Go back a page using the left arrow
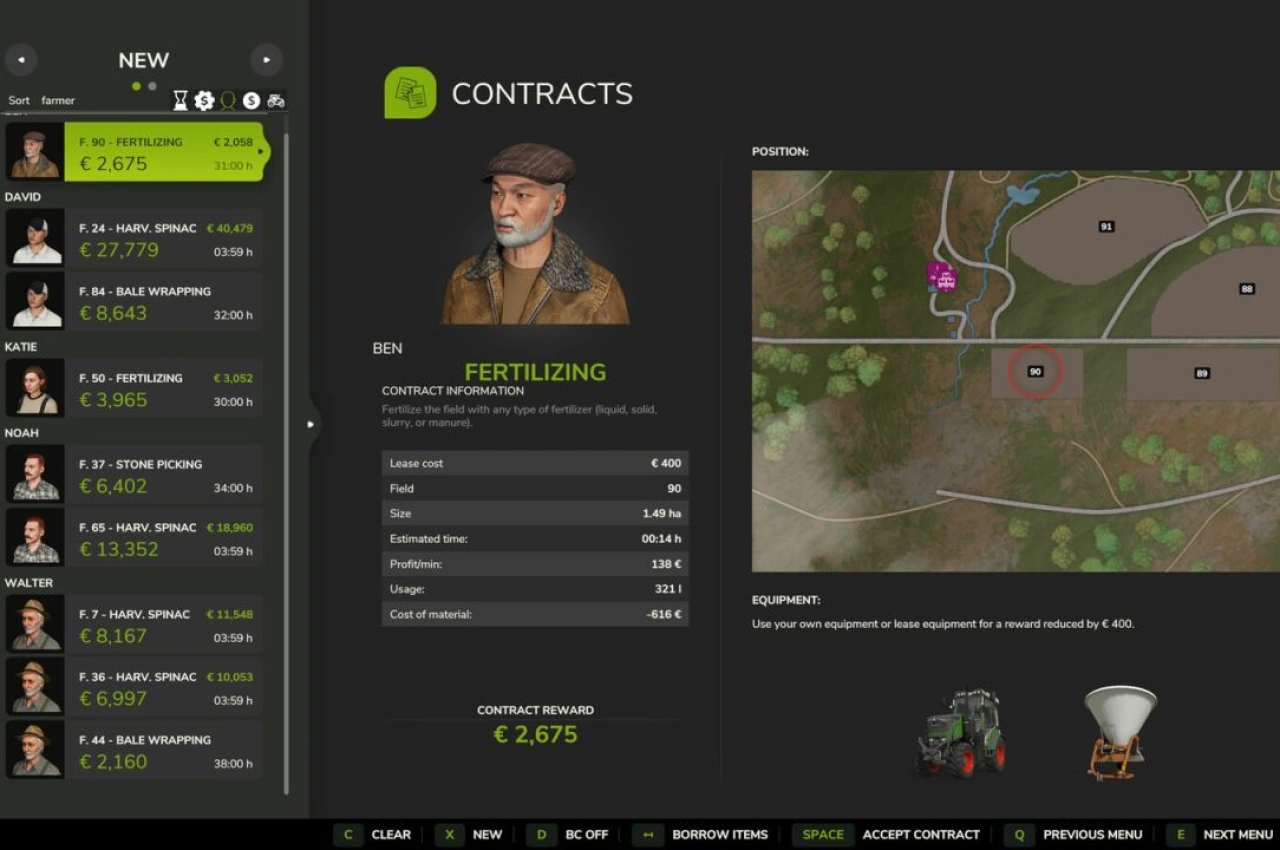 (21, 60)
